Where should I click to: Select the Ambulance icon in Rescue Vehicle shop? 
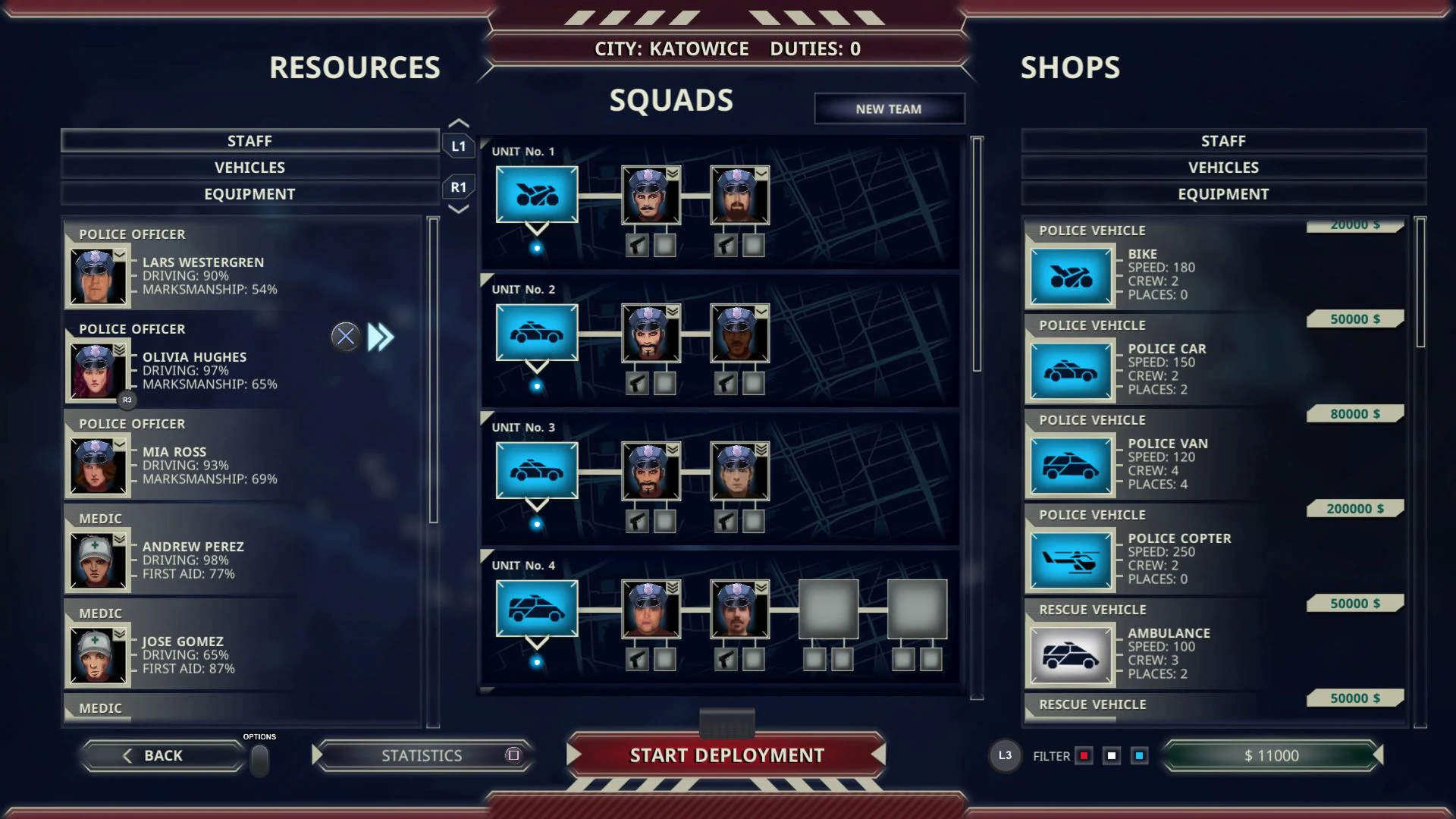(x=1070, y=654)
